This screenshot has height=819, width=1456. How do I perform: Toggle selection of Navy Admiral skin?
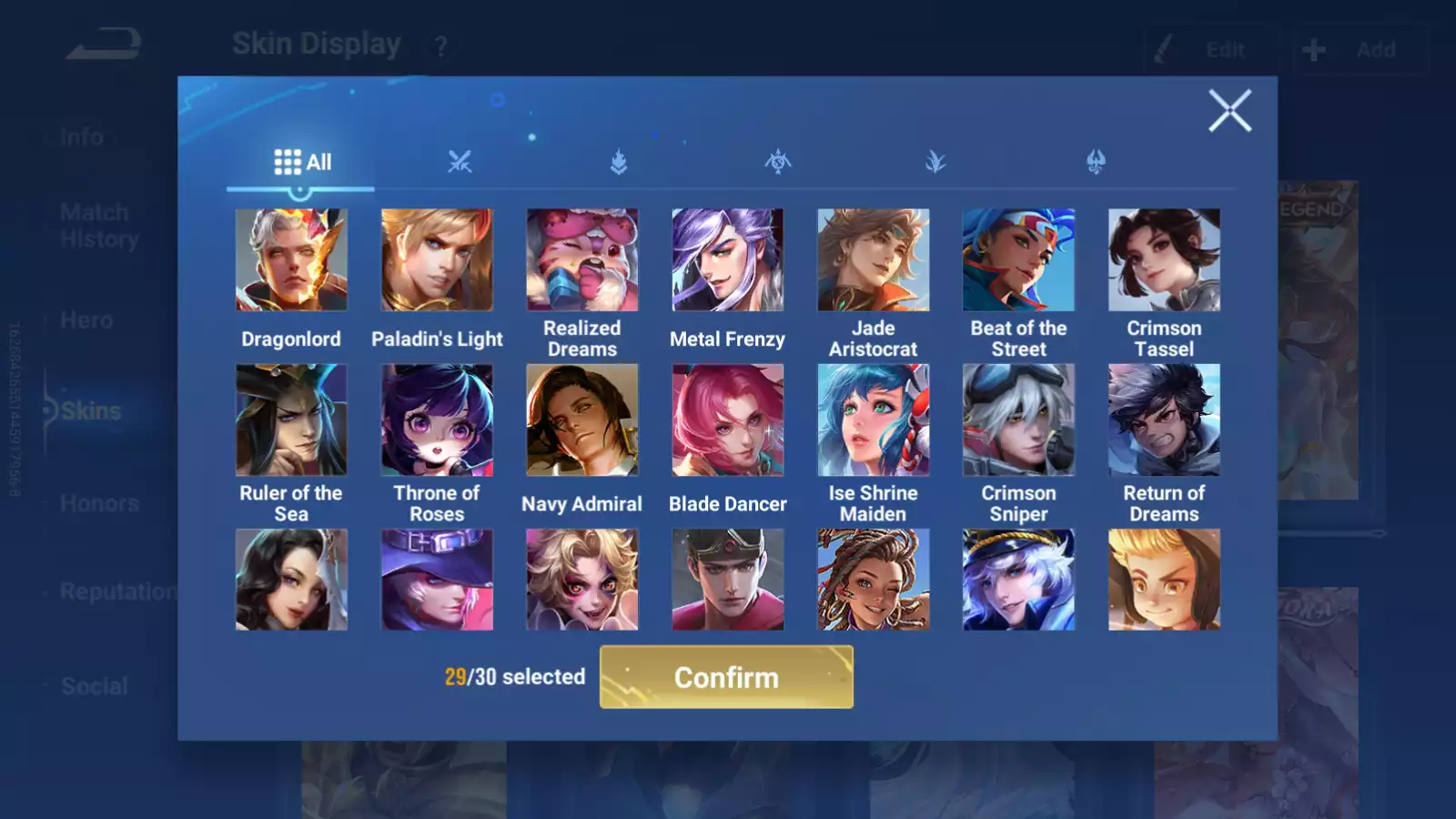(x=582, y=420)
